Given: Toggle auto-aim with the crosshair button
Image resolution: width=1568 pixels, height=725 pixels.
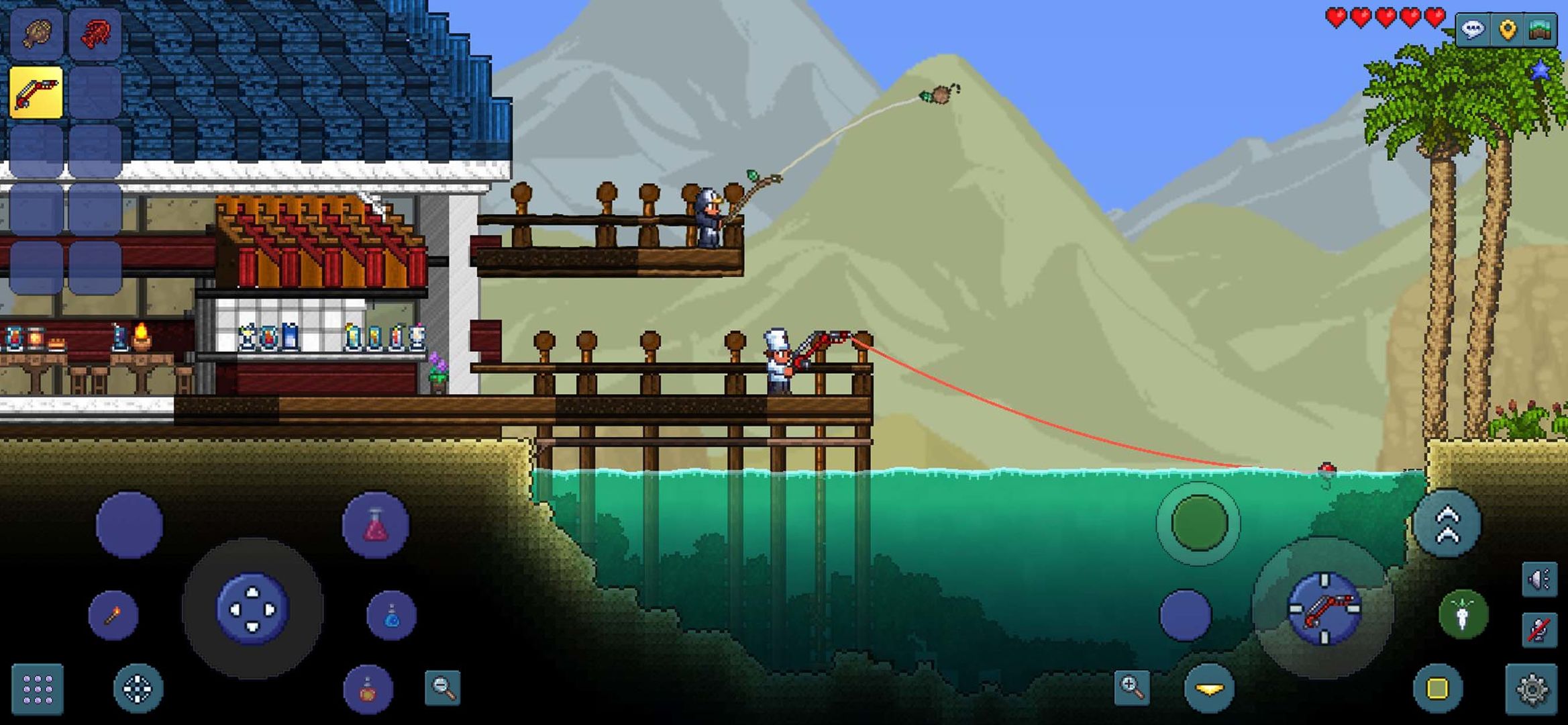Looking at the screenshot, I should pos(138,689).
